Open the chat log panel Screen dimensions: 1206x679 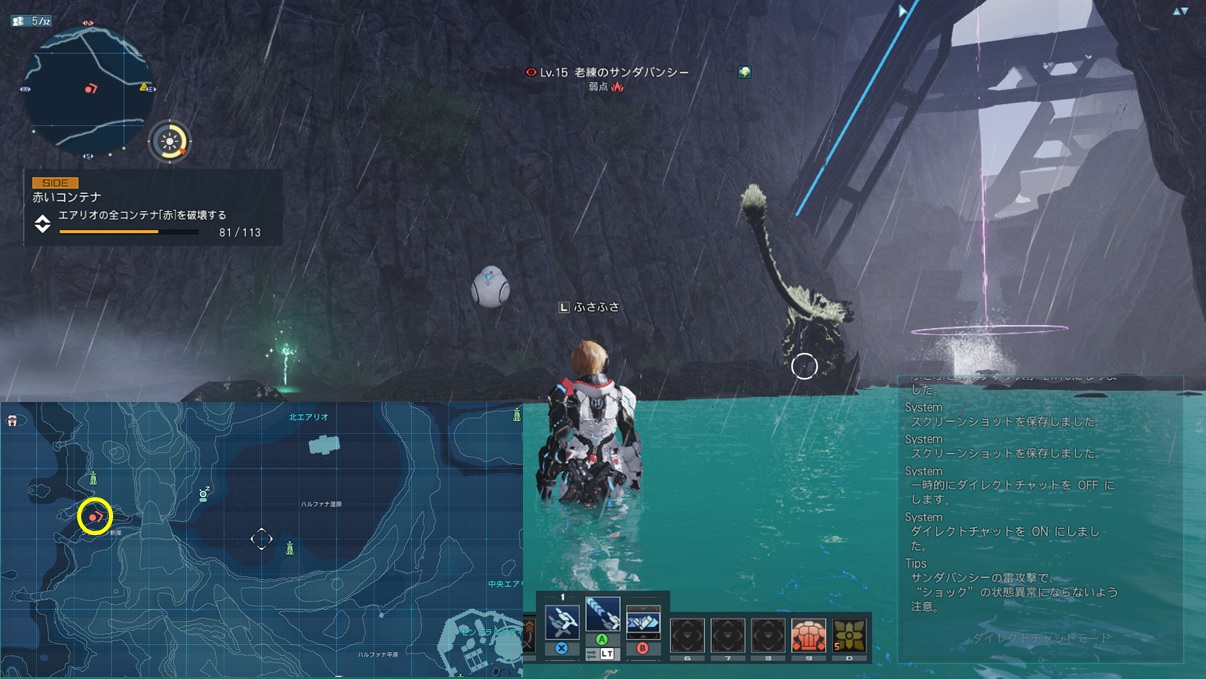[1040, 500]
